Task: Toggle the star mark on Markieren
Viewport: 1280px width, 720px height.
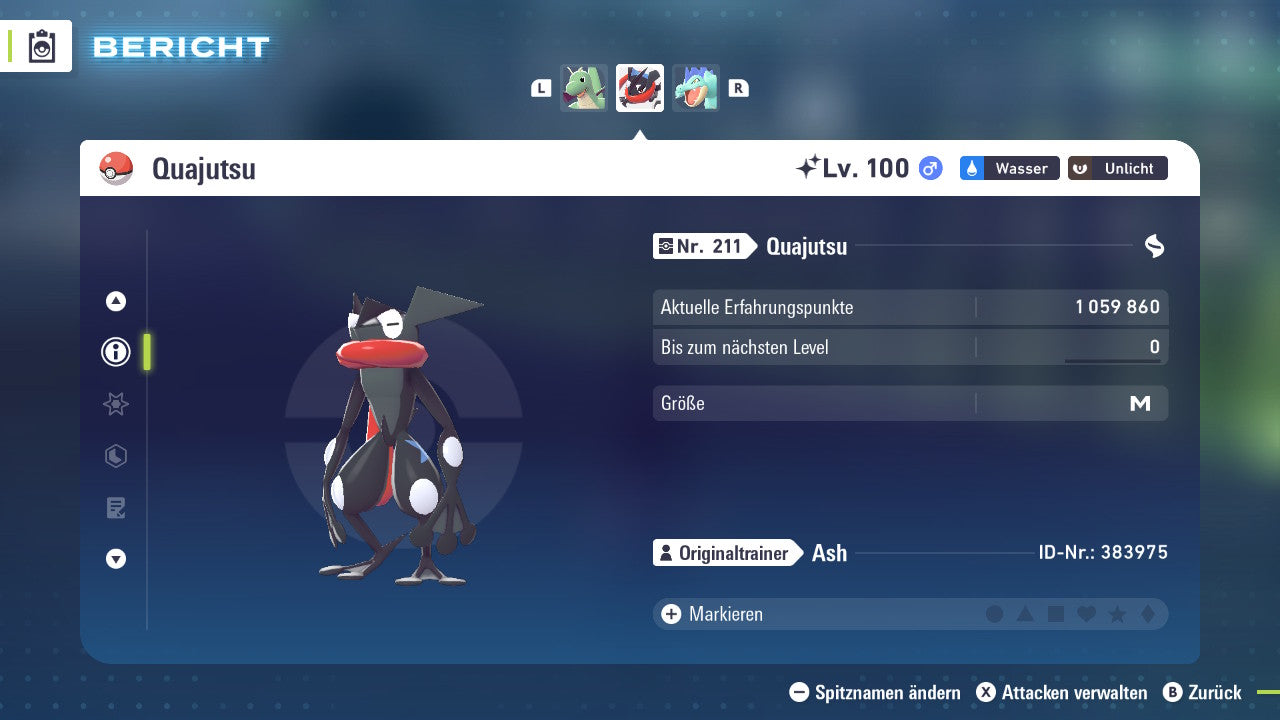Action: point(1115,614)
